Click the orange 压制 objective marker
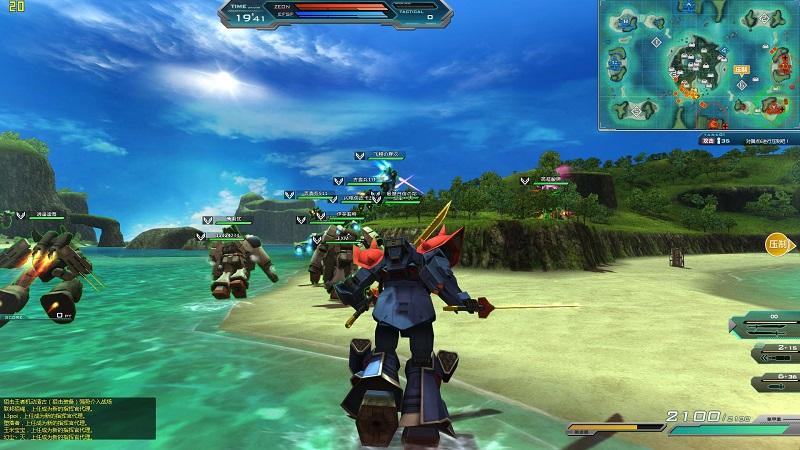 click(778, 244)
